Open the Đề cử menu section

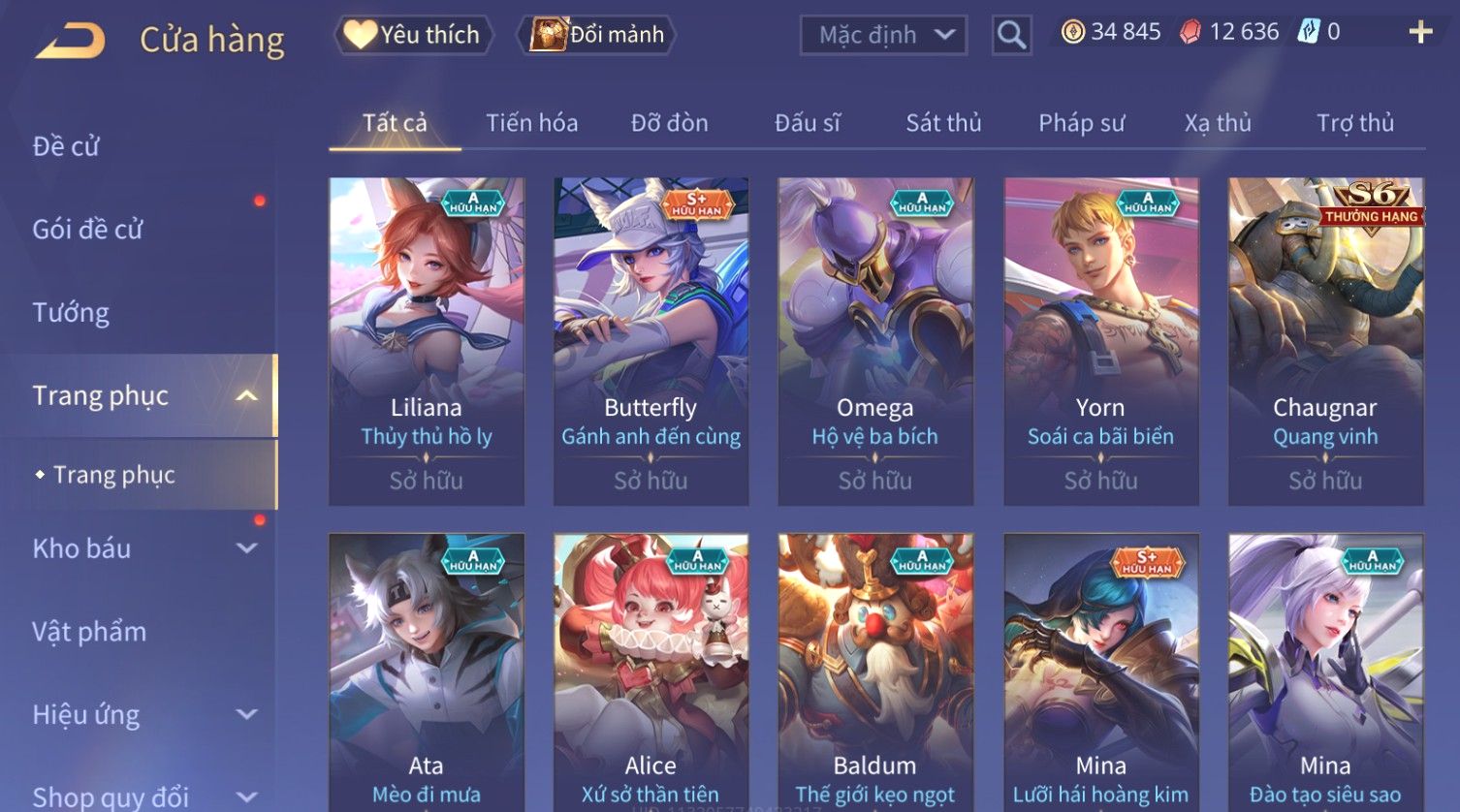click(66, 146)
